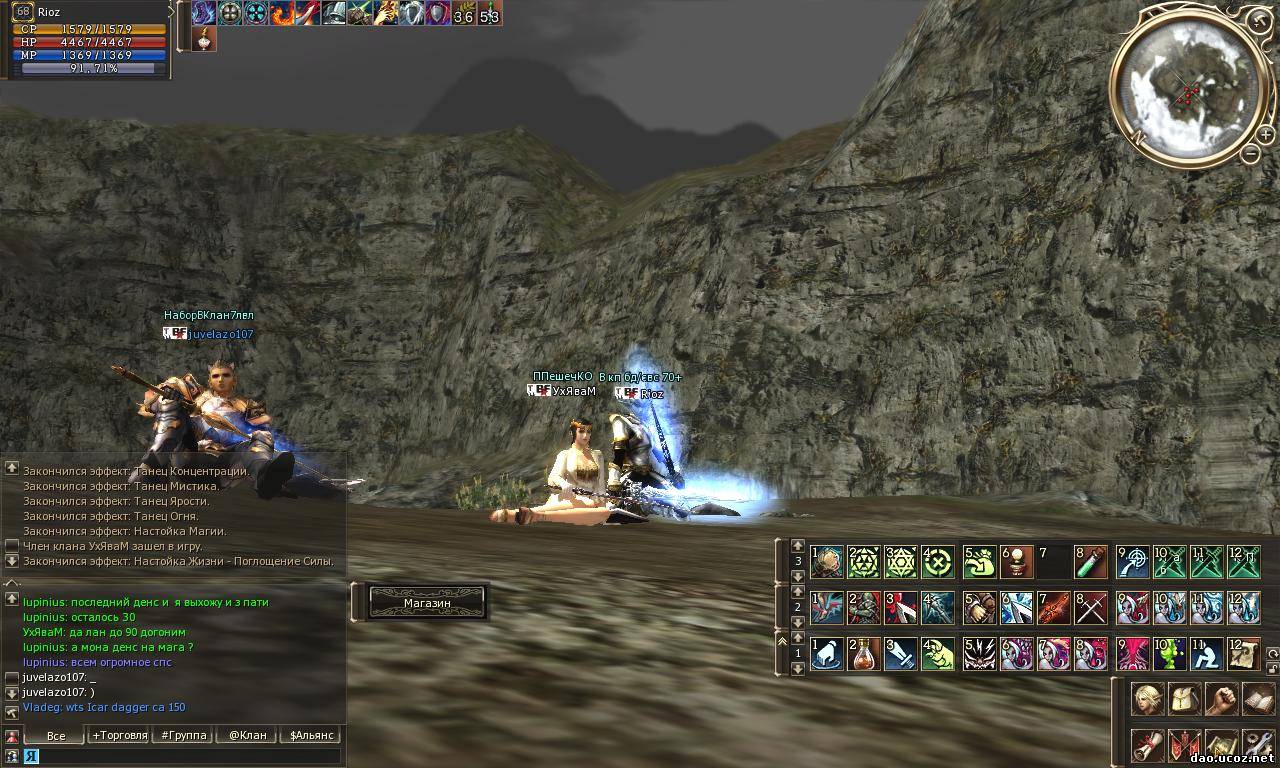Use the scroll item in hotbar slot 12
The height and width of the screenshot is (768, 1280).
[x=1245, y=654]
